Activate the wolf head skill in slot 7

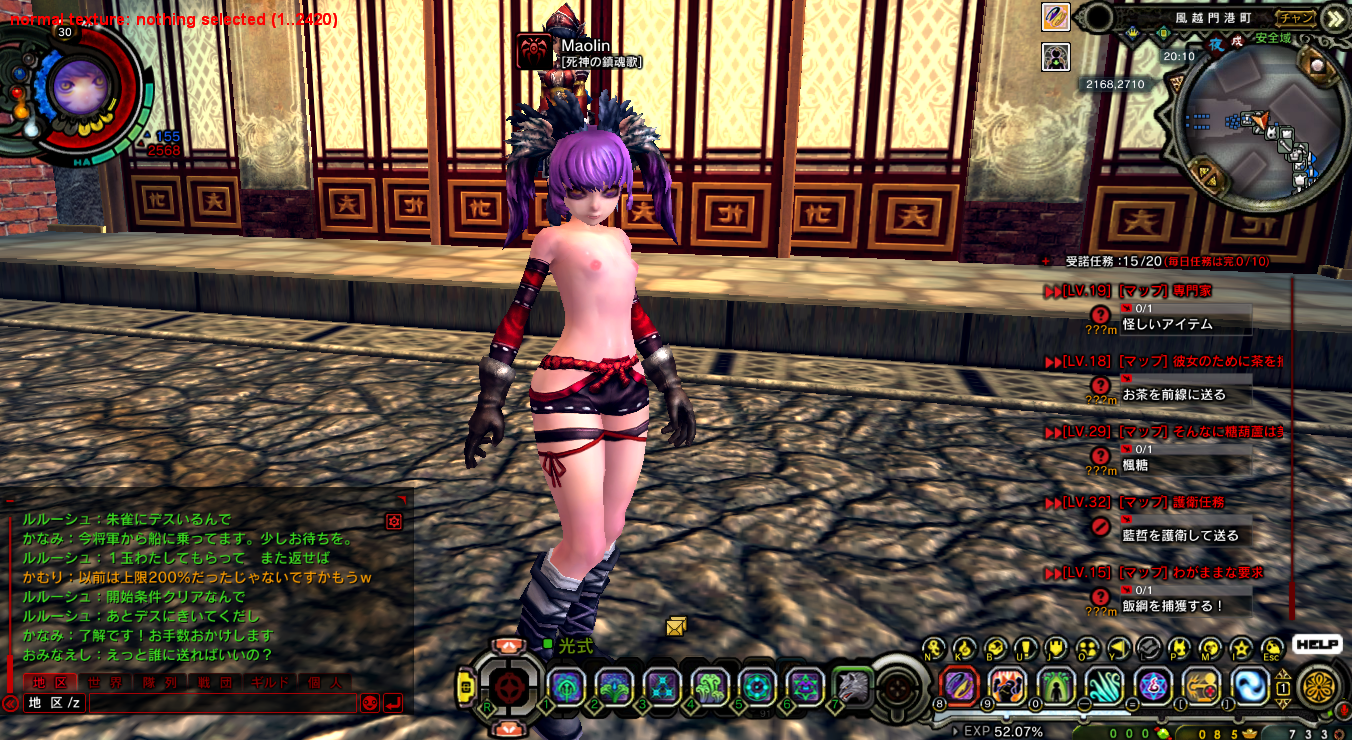[852, 687]
